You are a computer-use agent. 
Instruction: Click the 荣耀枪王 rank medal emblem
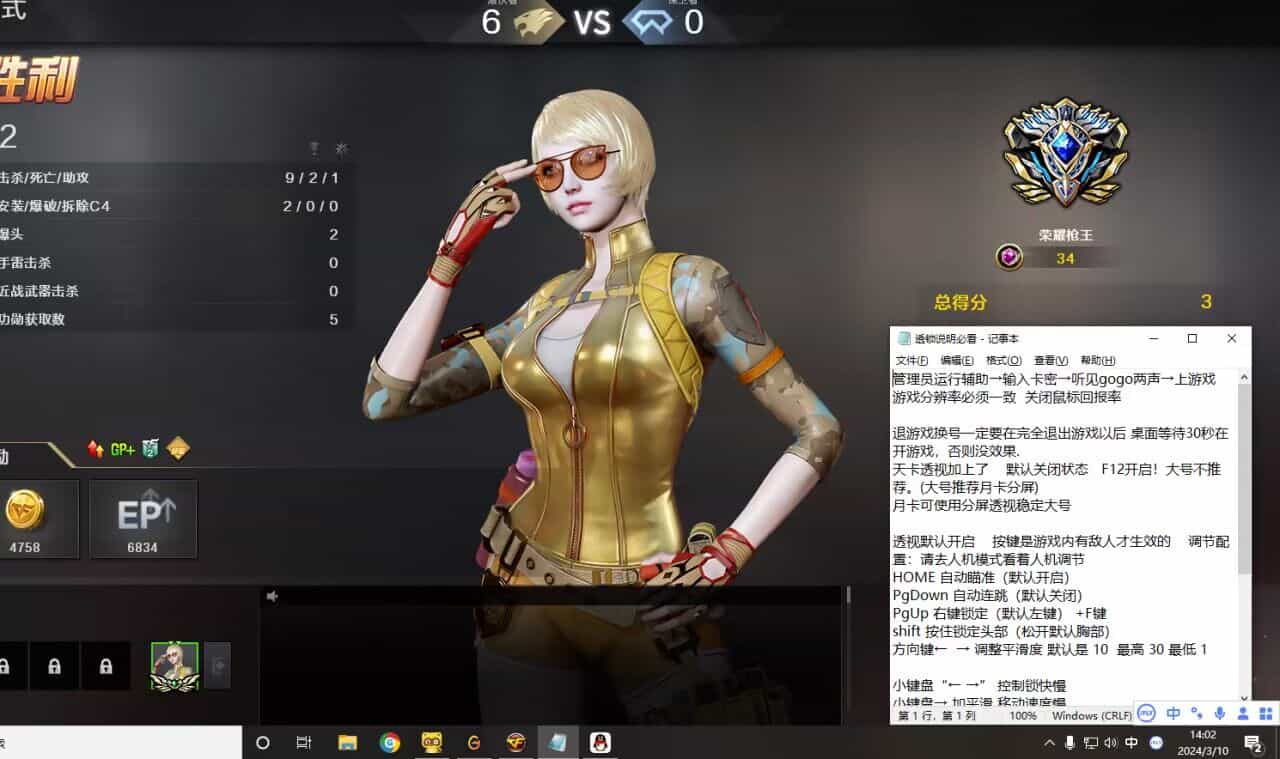pyautogui.click(x=1067, y=150)
